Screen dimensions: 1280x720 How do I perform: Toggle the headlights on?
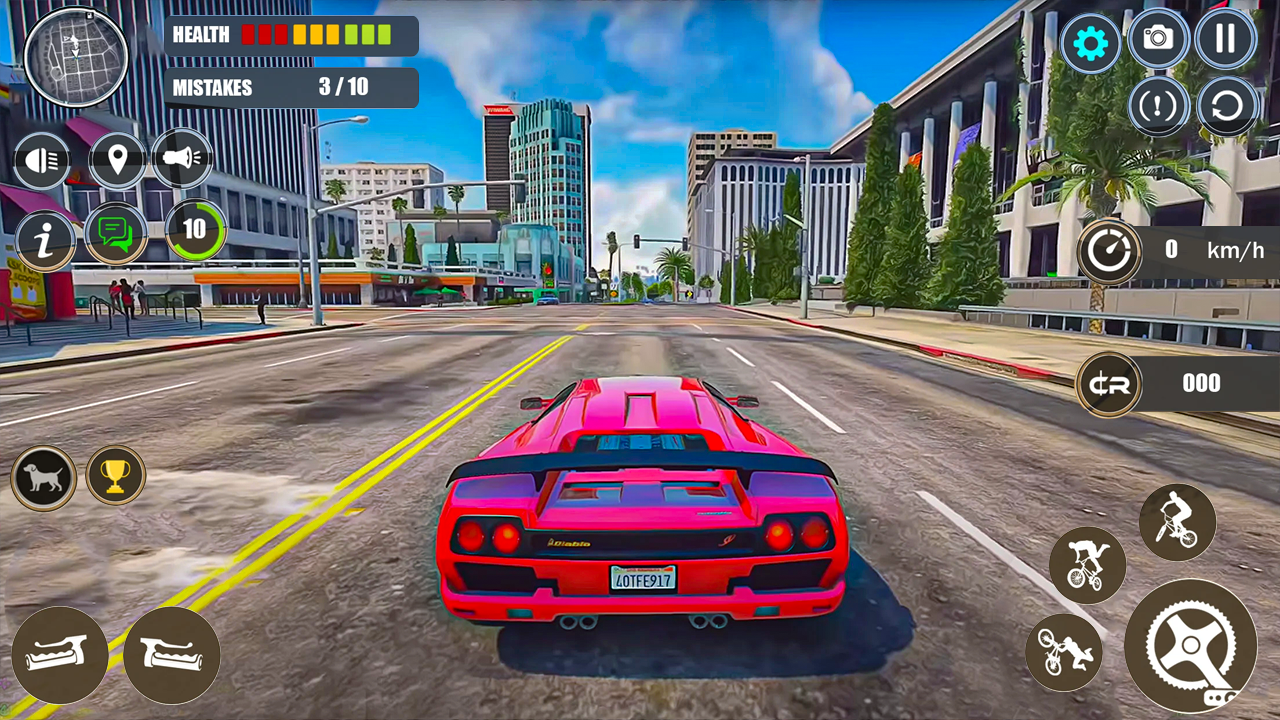pyautogui.click(x=42, y=160)
